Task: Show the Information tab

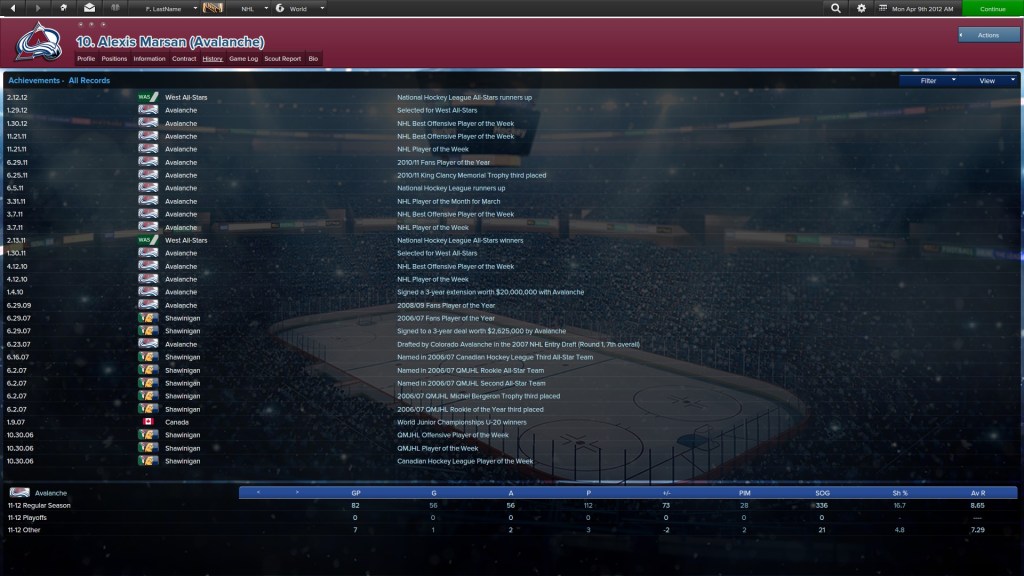Action: point(149,59)
